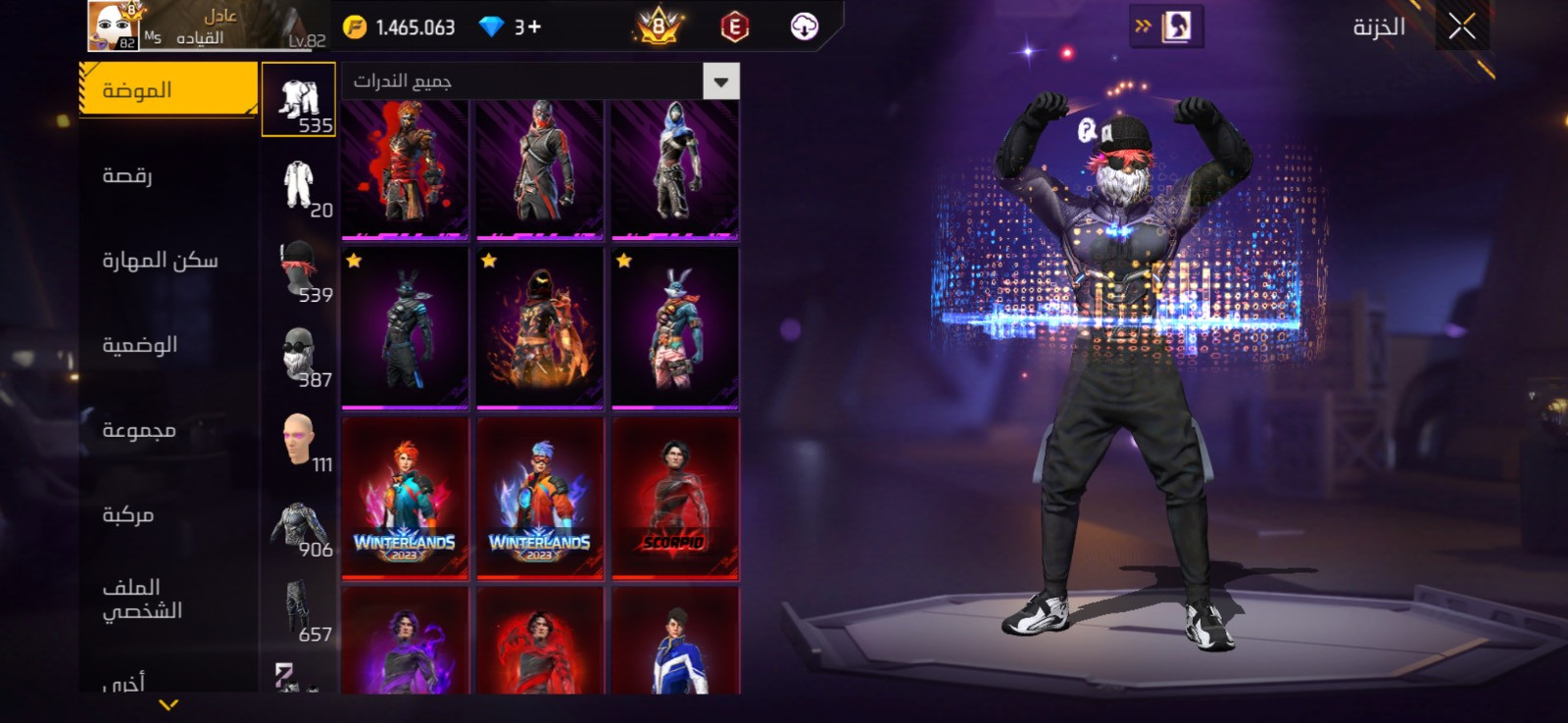Viewport: 1568px width, 723px height.
Task: Select the full outfit set category (535)
Action: click(x=299, y=100)
